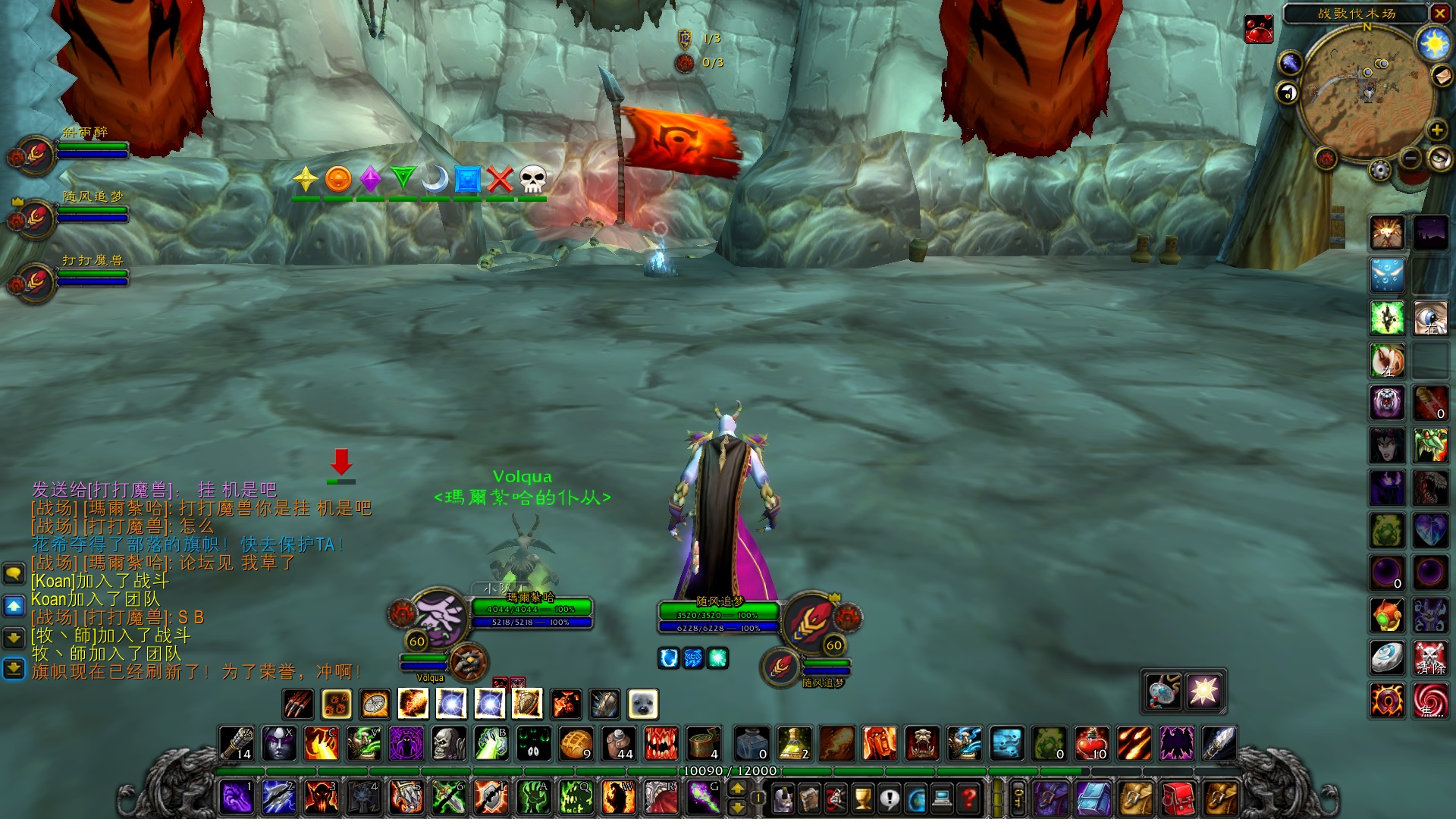
Task: Close the minimap with the X button
Action: (1439, 13)
